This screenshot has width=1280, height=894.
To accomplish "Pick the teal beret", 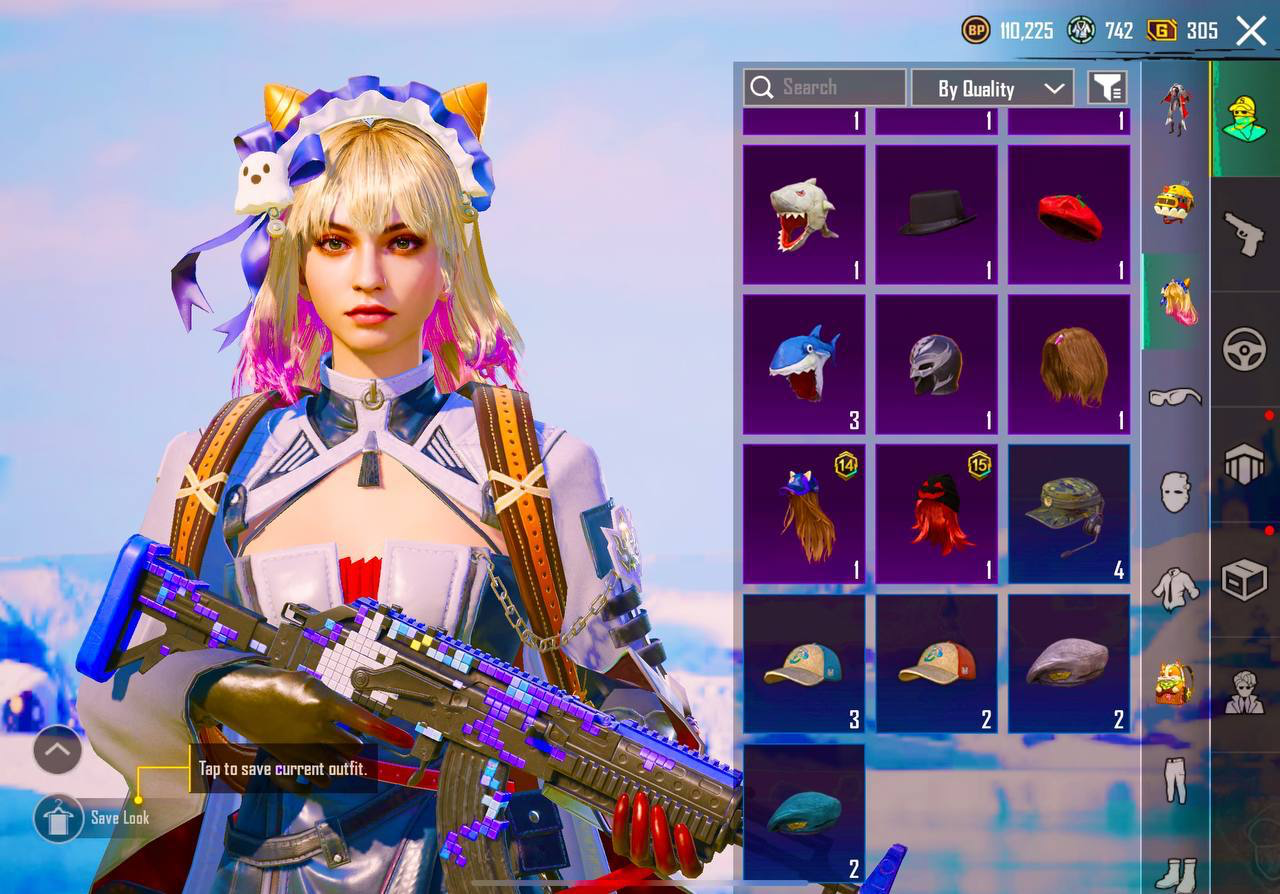I will click(x=803, y=813).
